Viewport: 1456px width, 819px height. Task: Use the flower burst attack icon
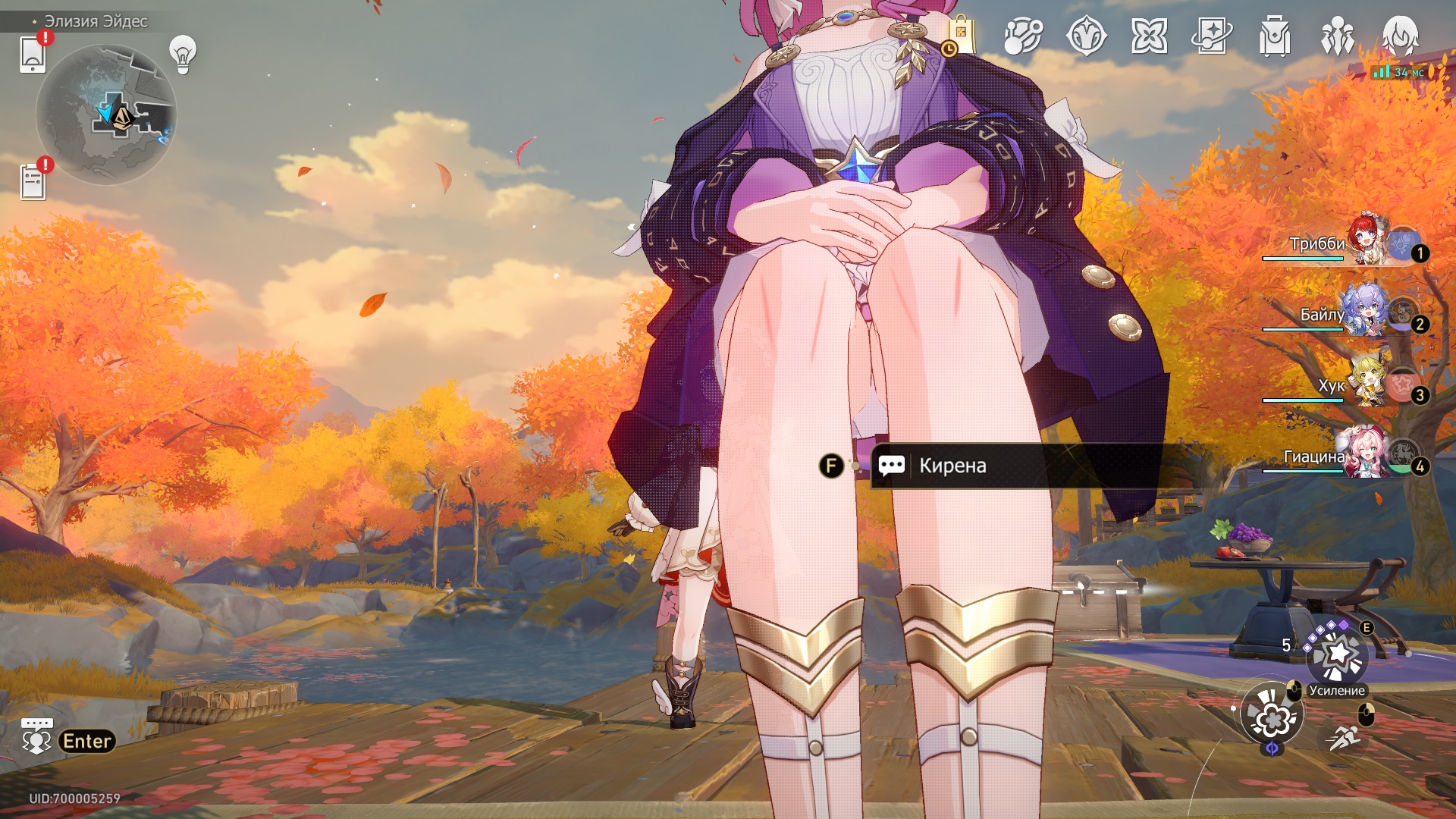click(1272, 715)
